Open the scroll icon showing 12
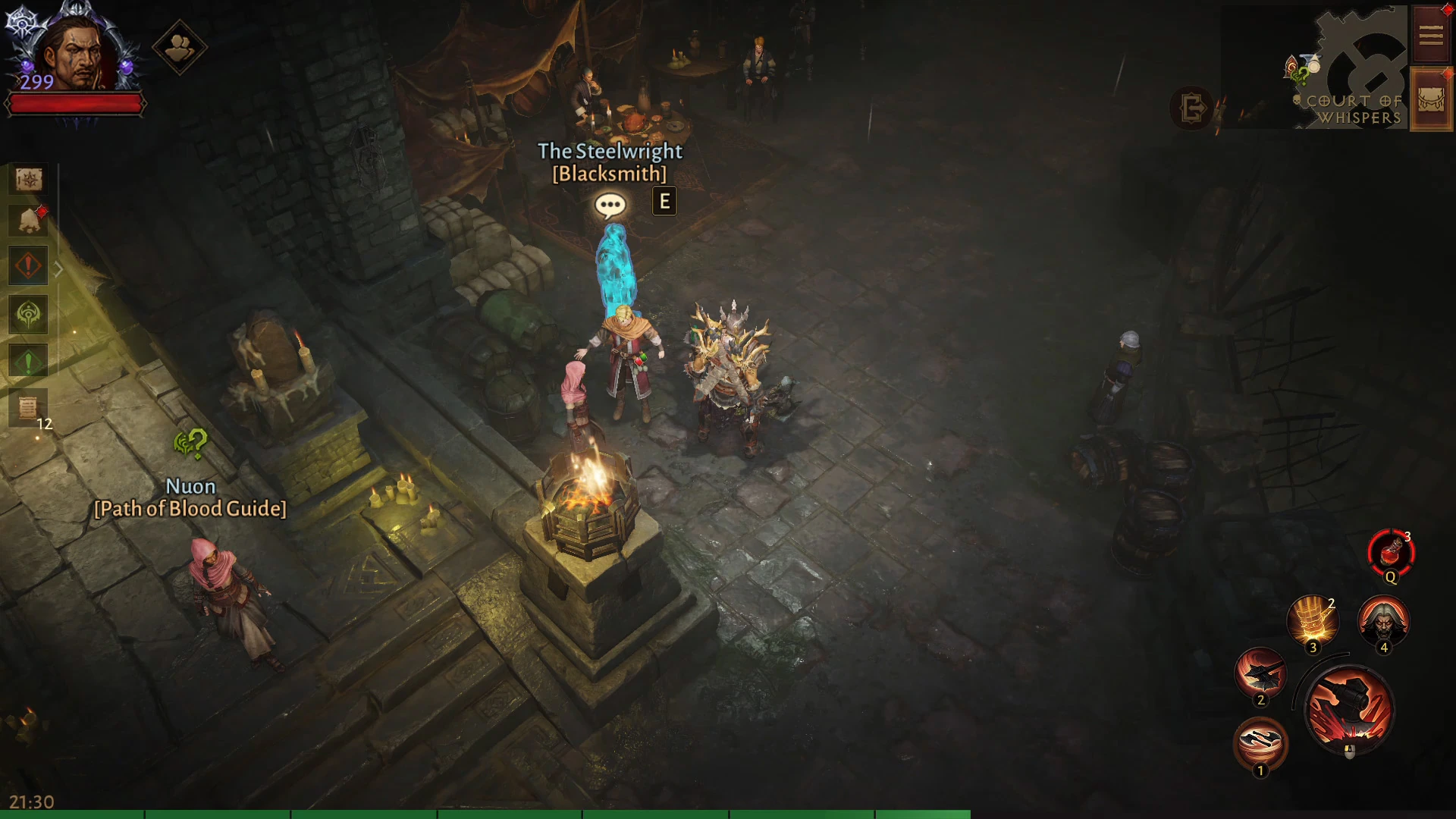Screen dimensions: 1456x819 pyautogui.click(x=29, y=408)
